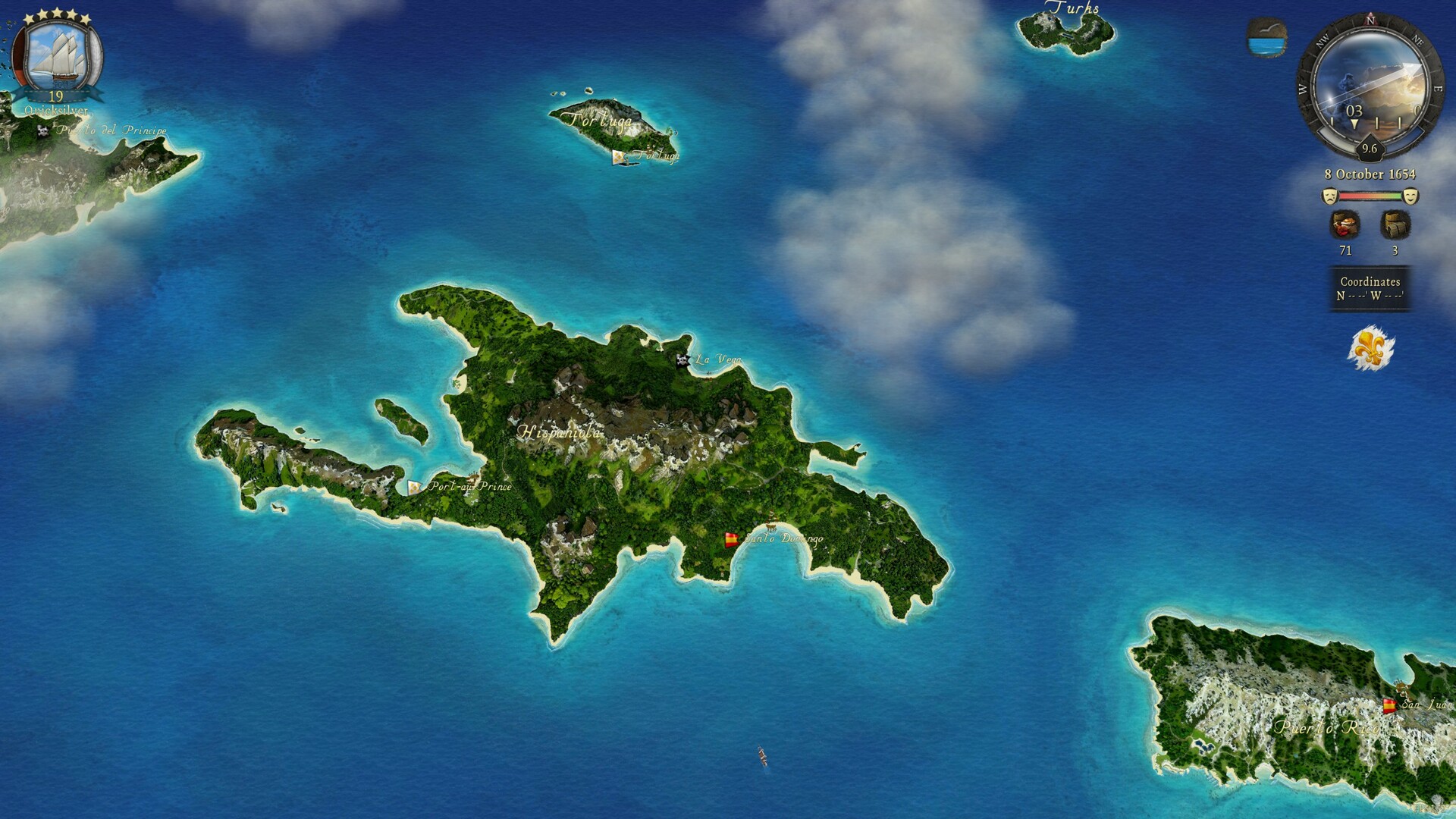The image size is (1456, 819).
Task: Click the happy mask on the morale bar
Action: point(1412,196)
